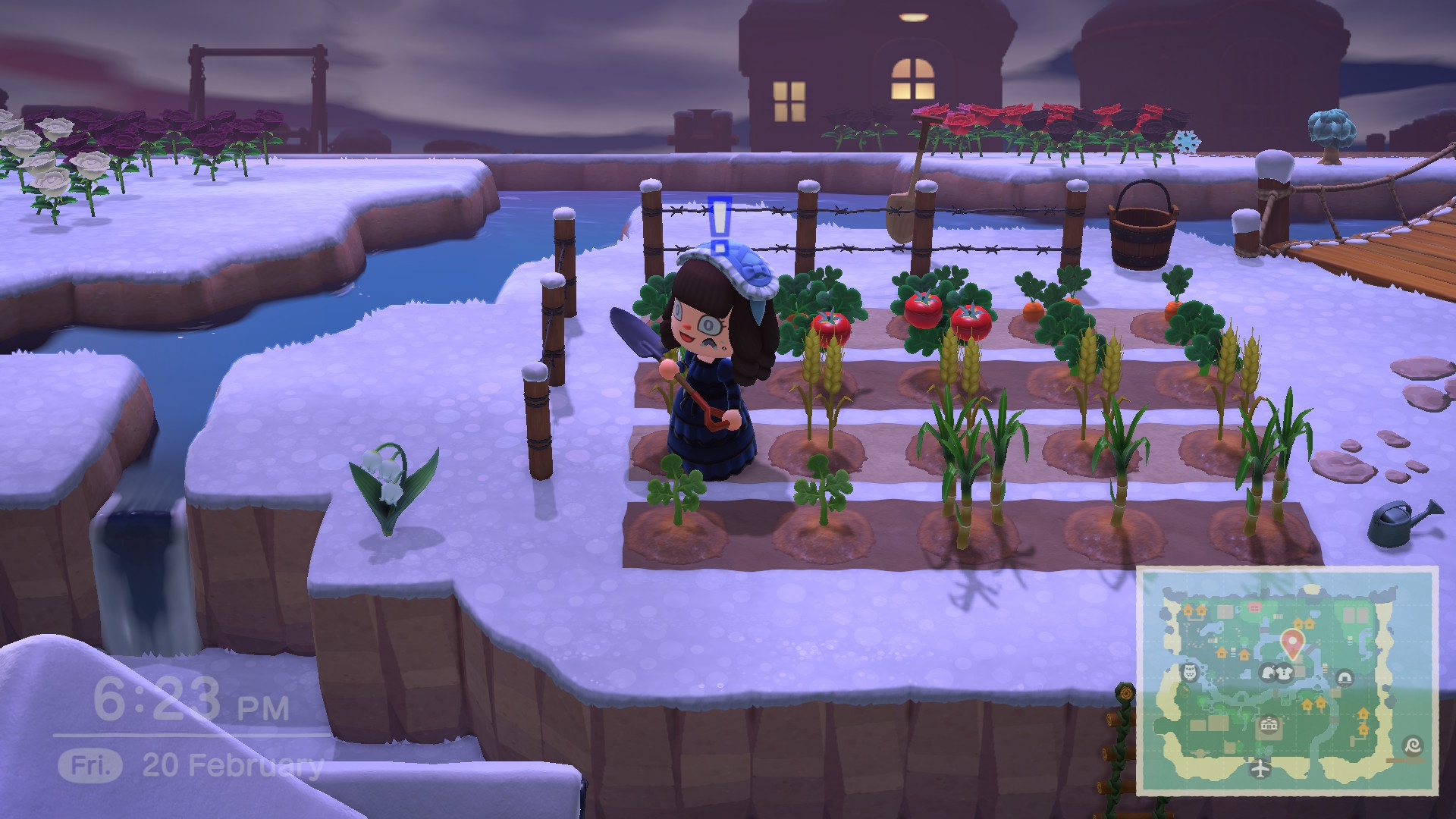Click the spiral shell marker on minimap
Viewport: 1456px width, 819px height.
pyautogui.click(x=1413, y=745)
